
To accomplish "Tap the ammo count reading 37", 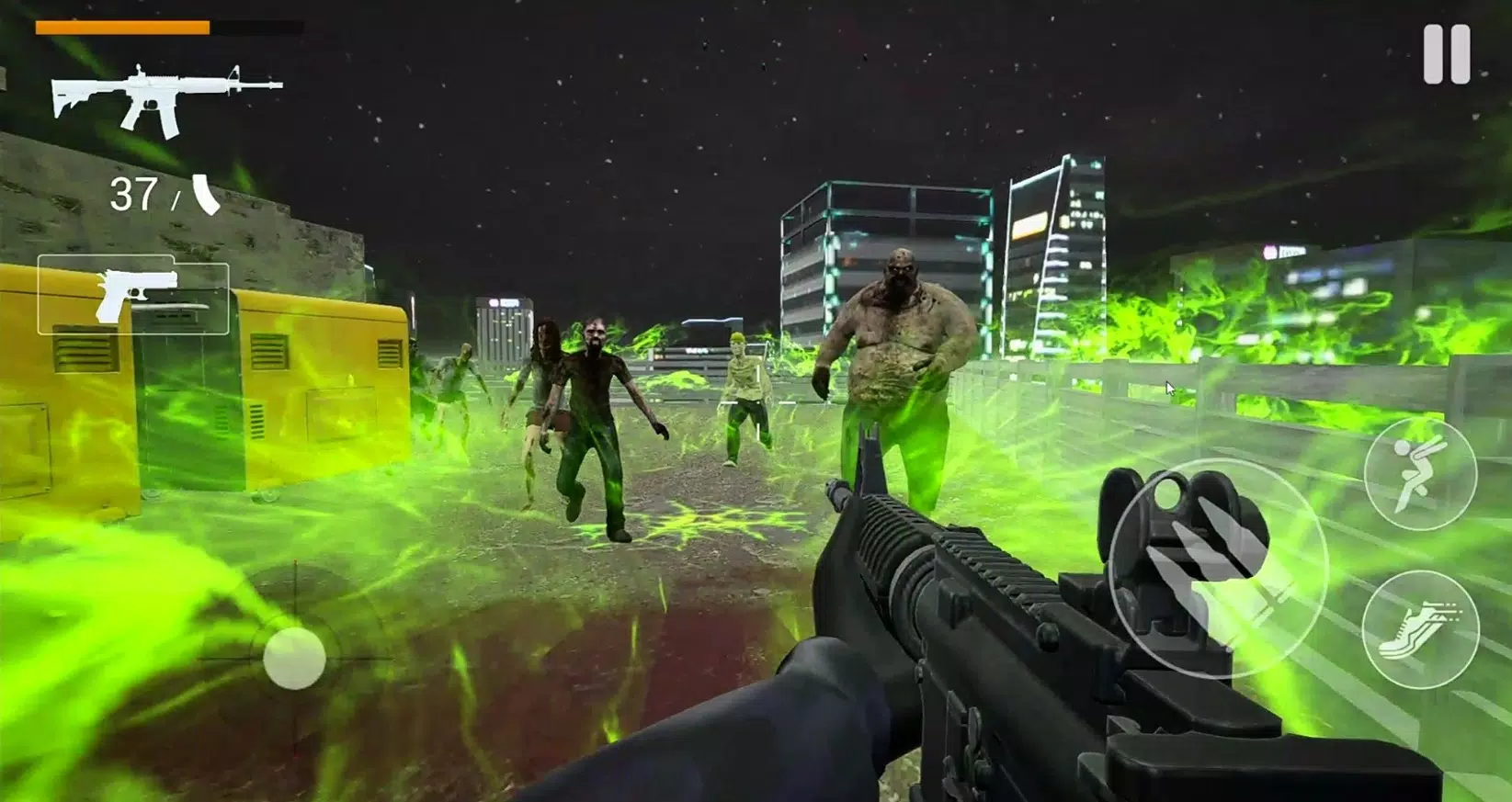I will click(135, 193).
